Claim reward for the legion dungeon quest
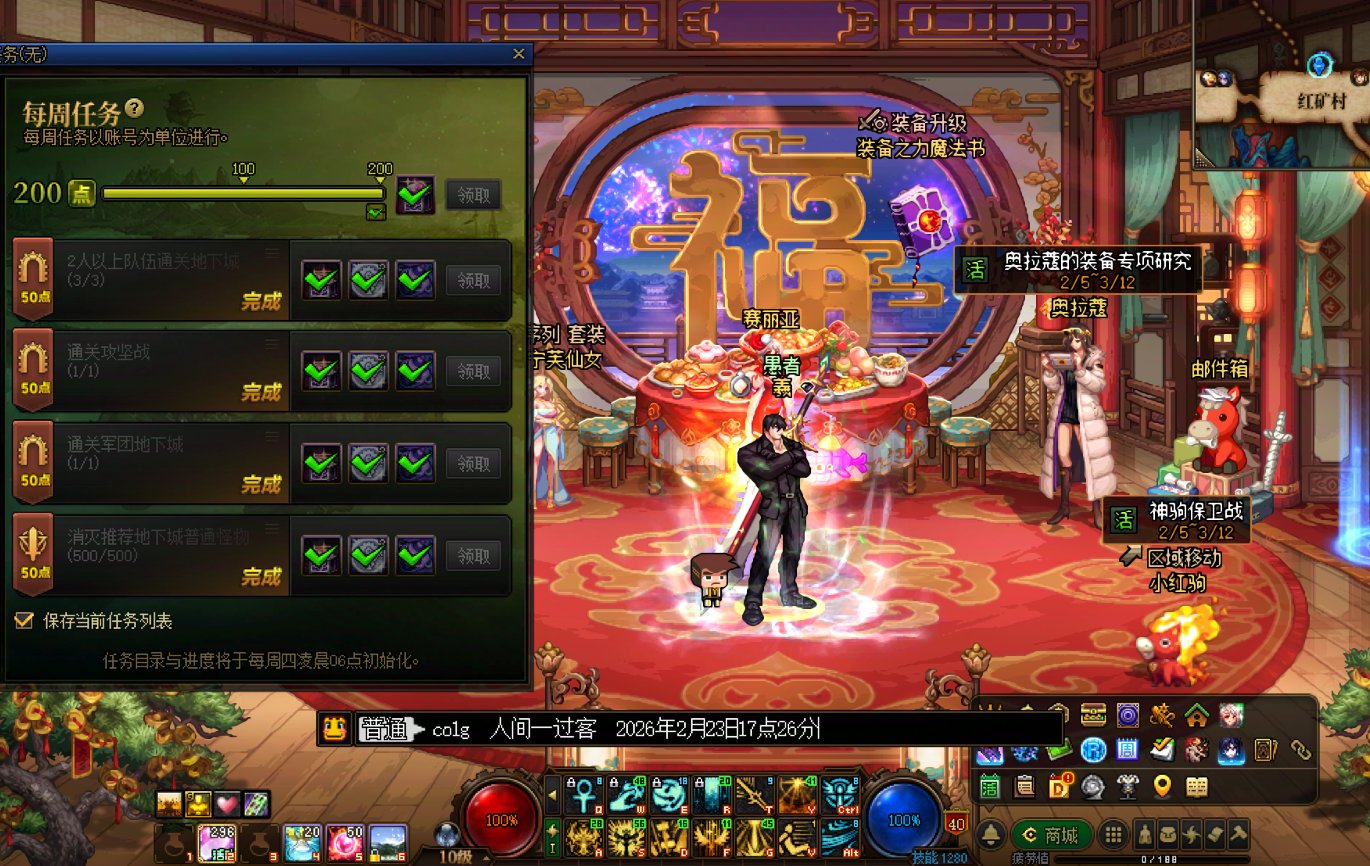 [x=473, y=463]
